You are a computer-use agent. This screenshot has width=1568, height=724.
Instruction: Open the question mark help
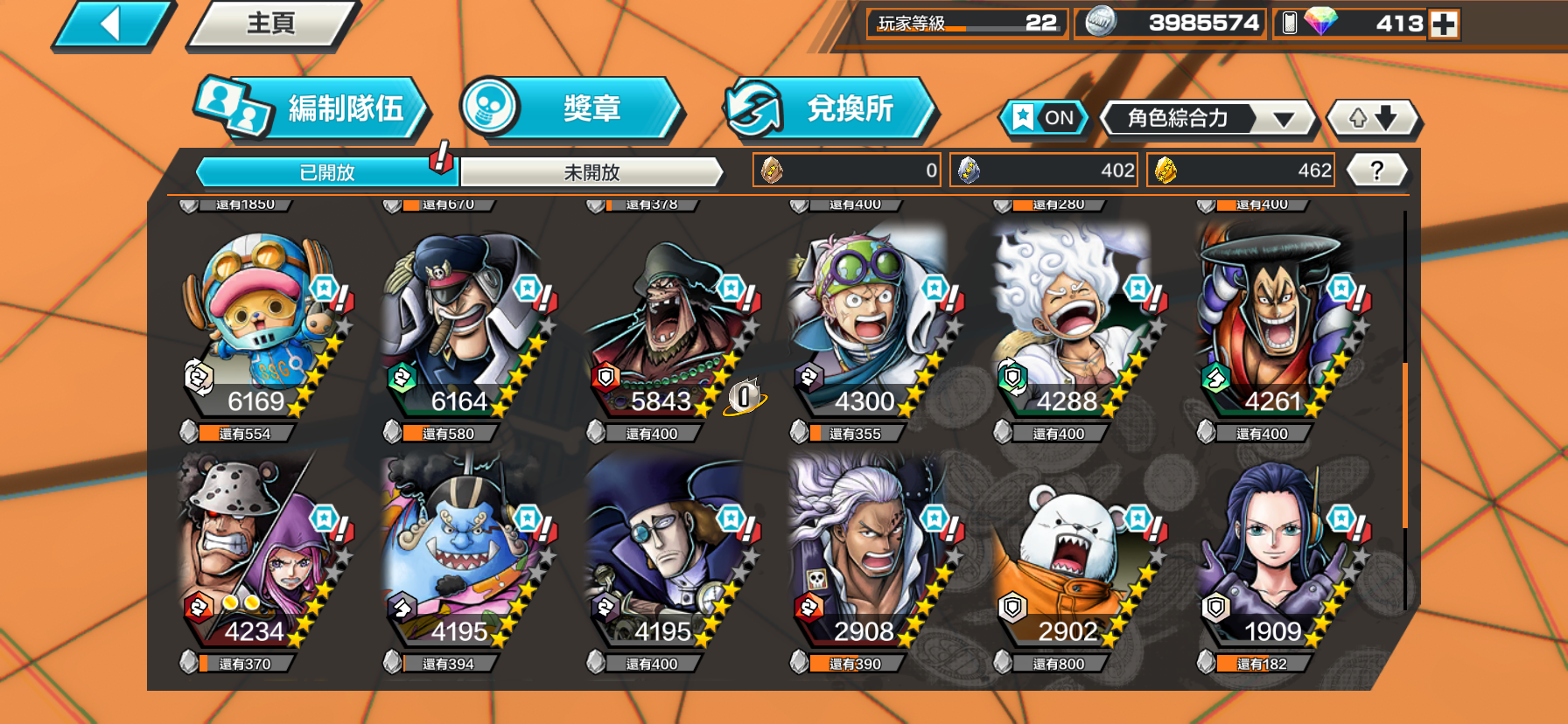1376,171
